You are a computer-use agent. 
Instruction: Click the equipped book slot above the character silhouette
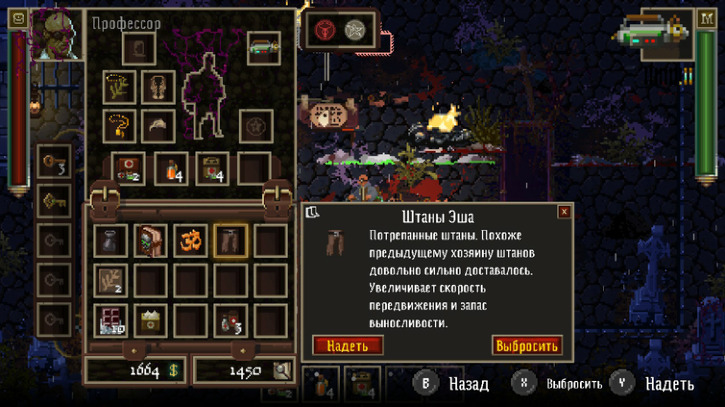[138, 48]
